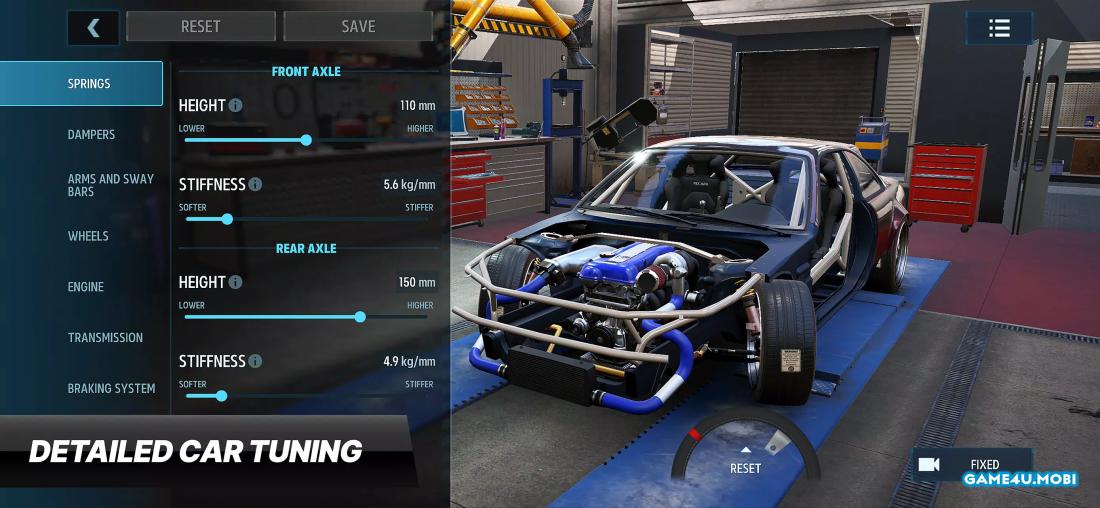Save the current tuning setup

click(x=358, y=27)
